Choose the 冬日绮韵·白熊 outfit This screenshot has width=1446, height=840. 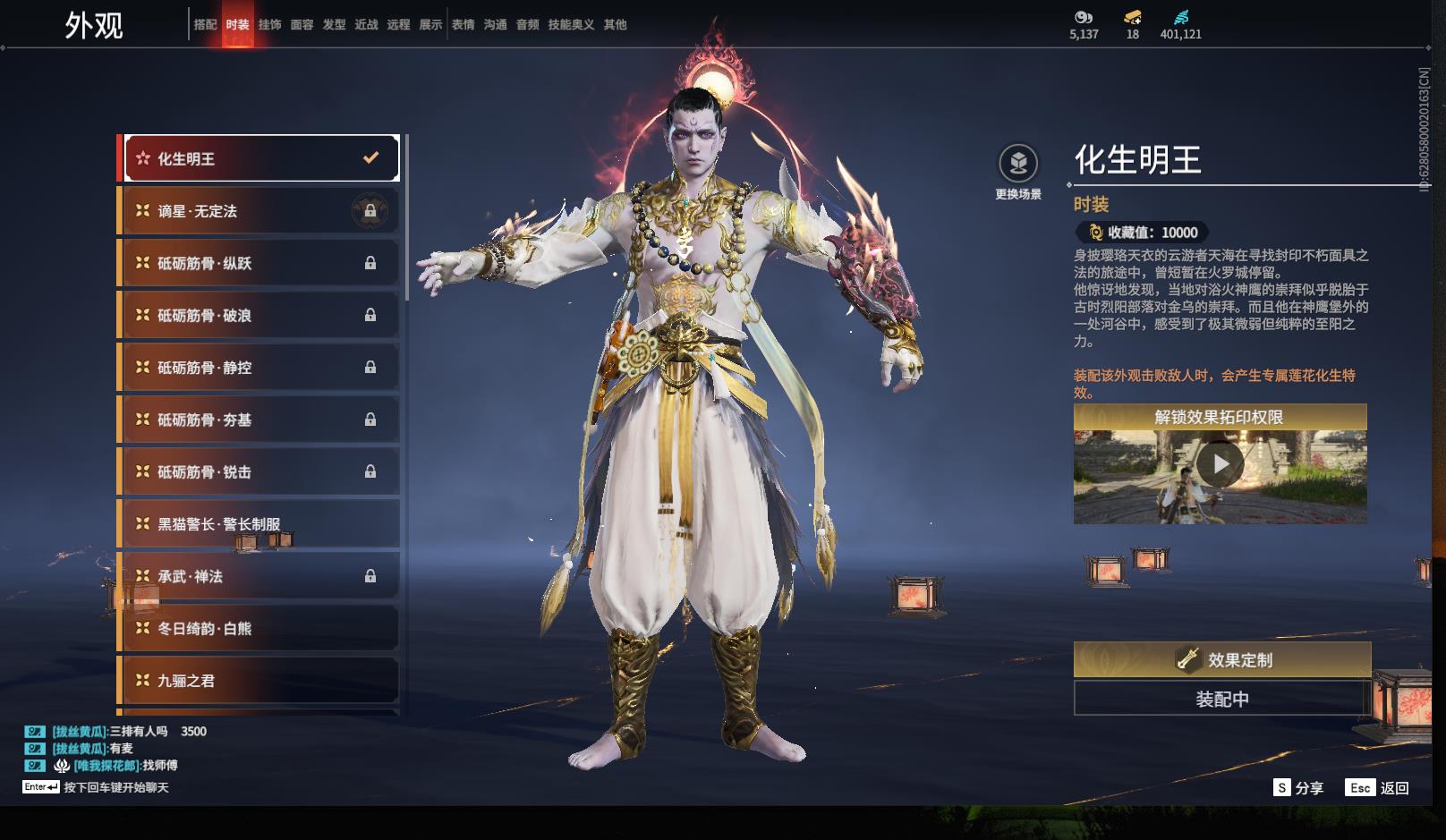click(259, 629)
